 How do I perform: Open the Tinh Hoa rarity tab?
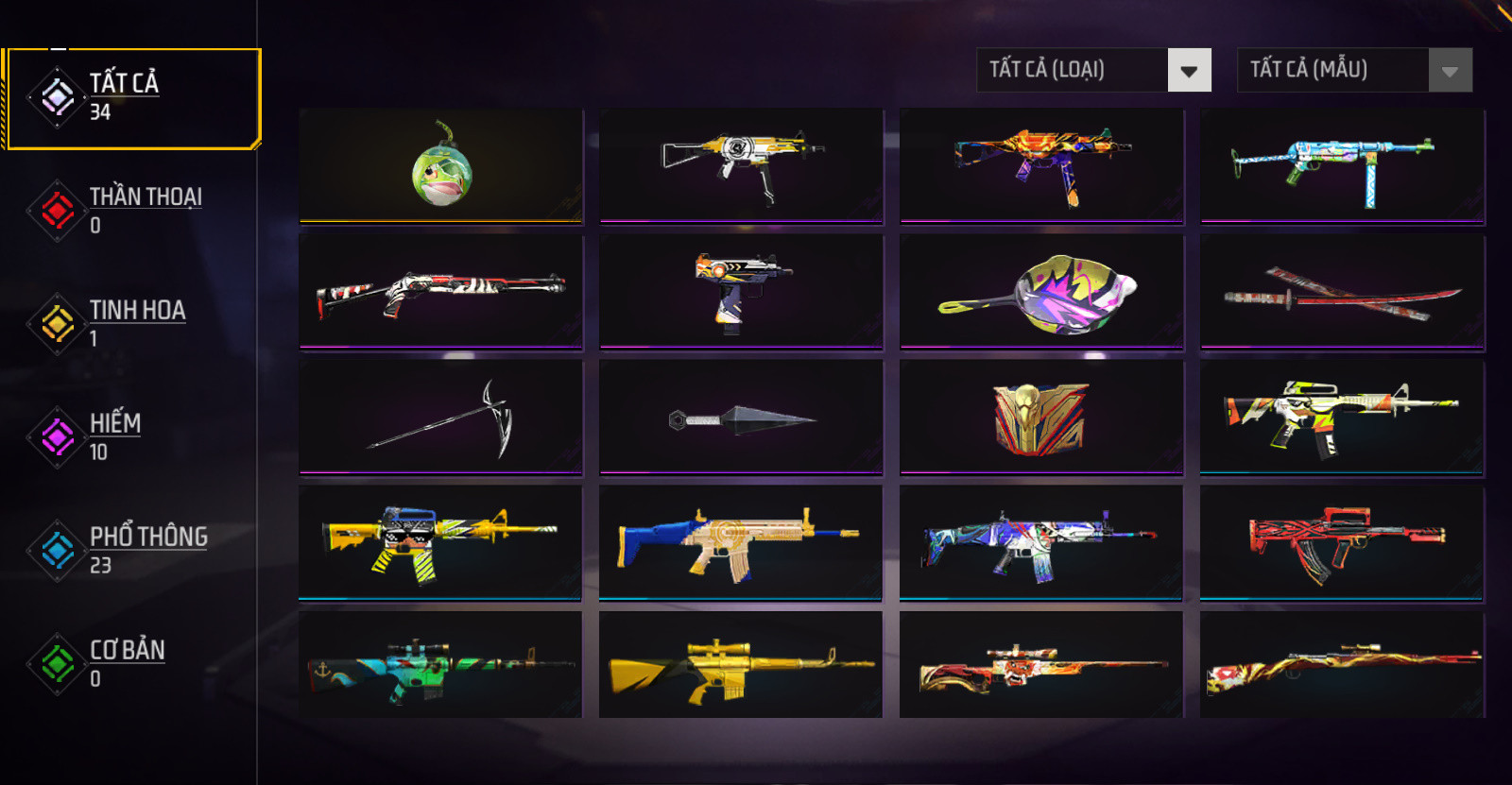[130, 323]
